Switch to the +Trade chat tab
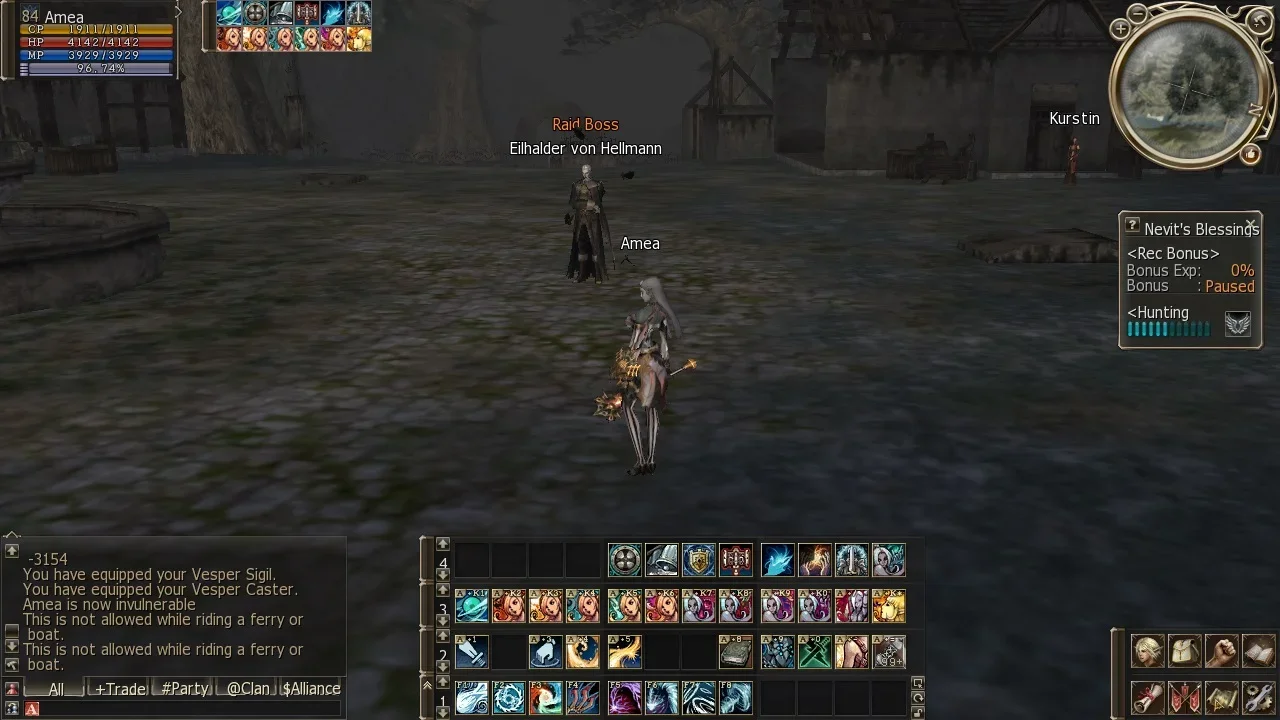The width and height of the screenshot is (1280, 720). coord(121,688)
